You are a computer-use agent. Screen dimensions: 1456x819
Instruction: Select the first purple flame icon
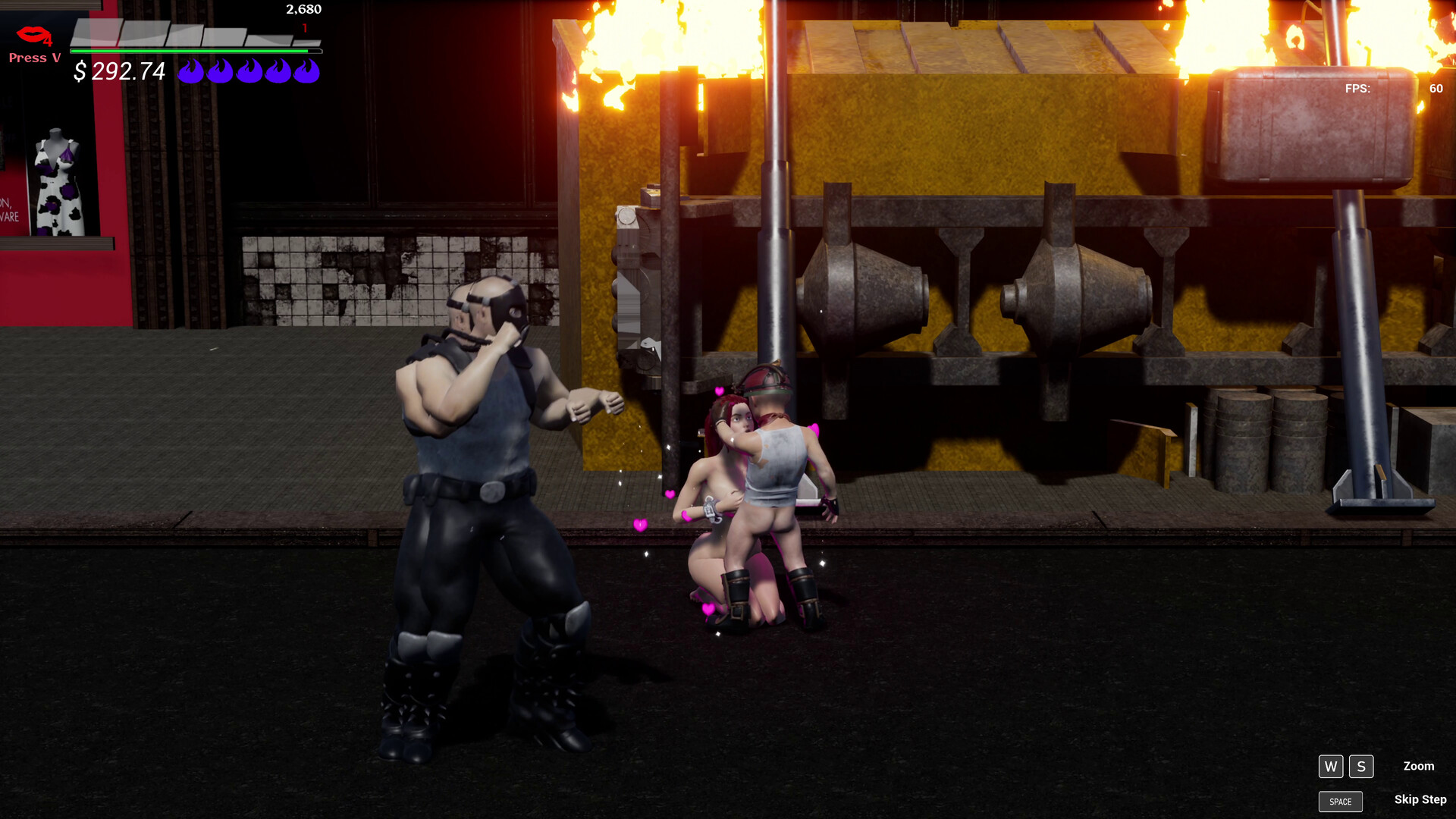click(189, 72)
